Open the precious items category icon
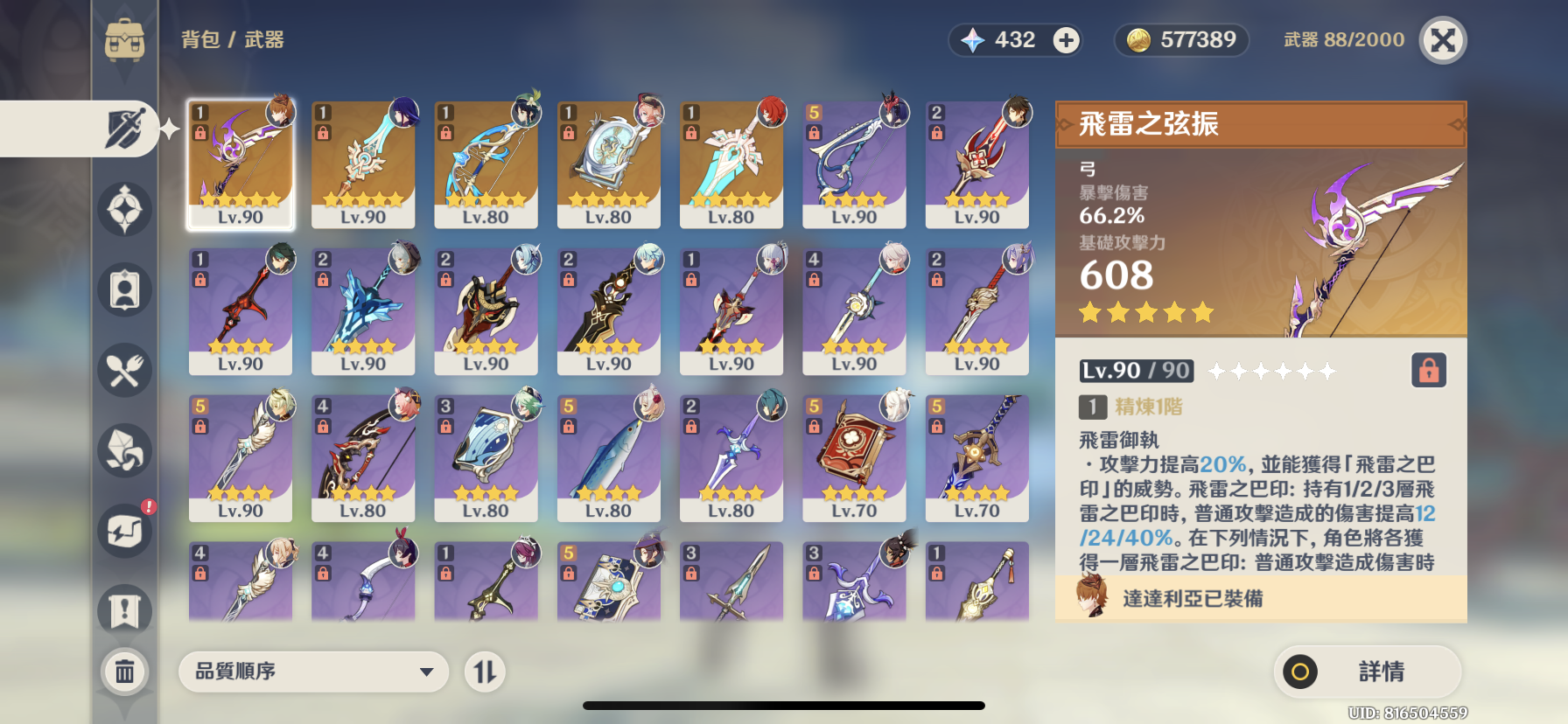 coord(125,611)
